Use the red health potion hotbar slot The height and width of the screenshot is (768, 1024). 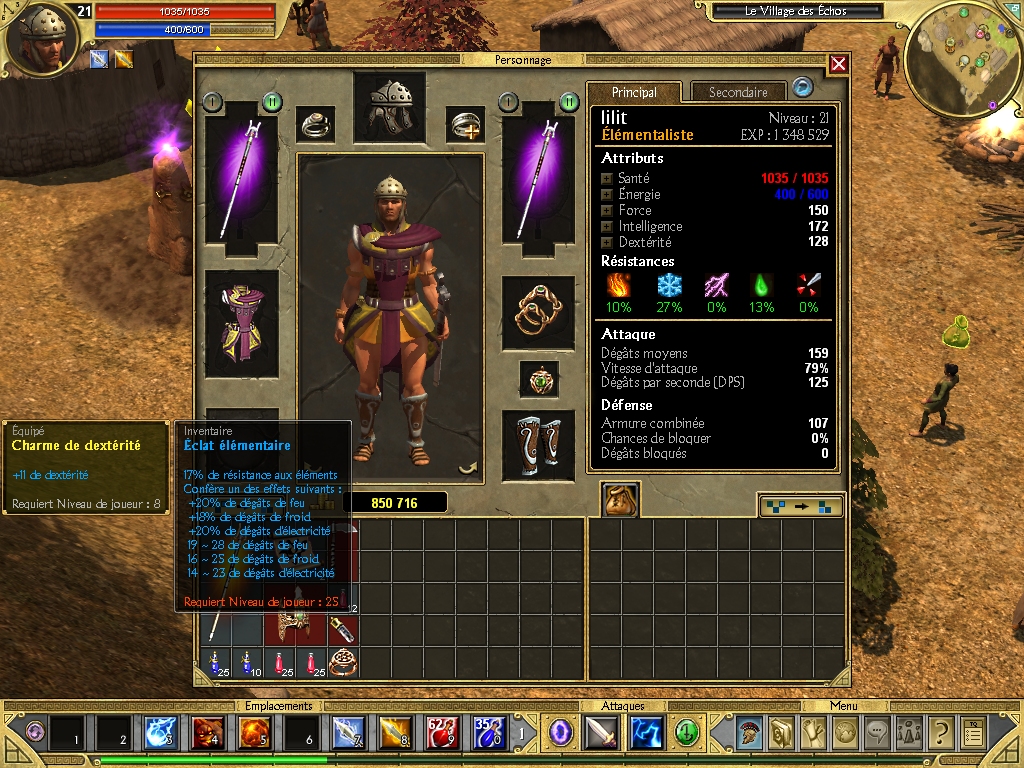click(442, 733)
